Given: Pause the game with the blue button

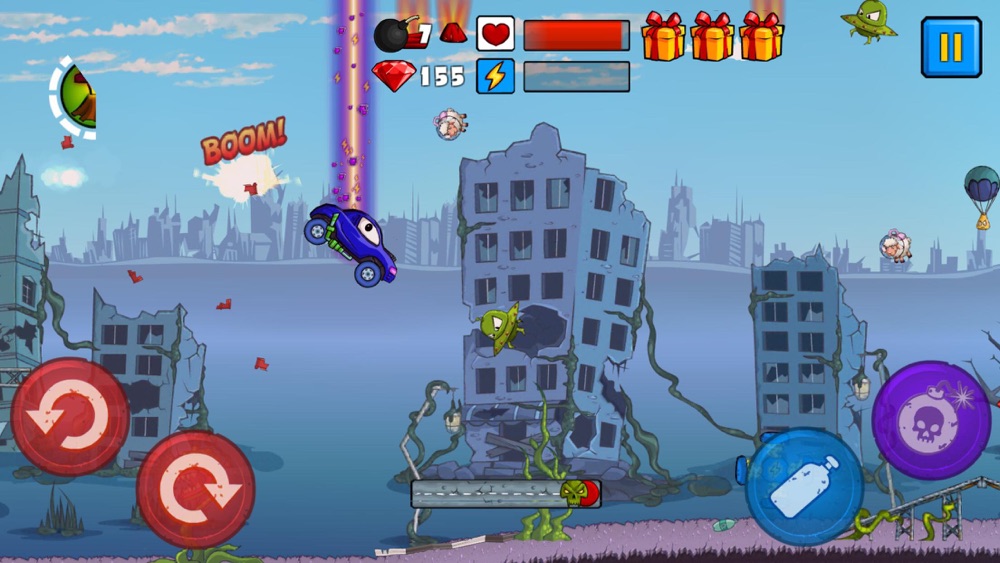Looking at the screenshot, I should point(951,47).
